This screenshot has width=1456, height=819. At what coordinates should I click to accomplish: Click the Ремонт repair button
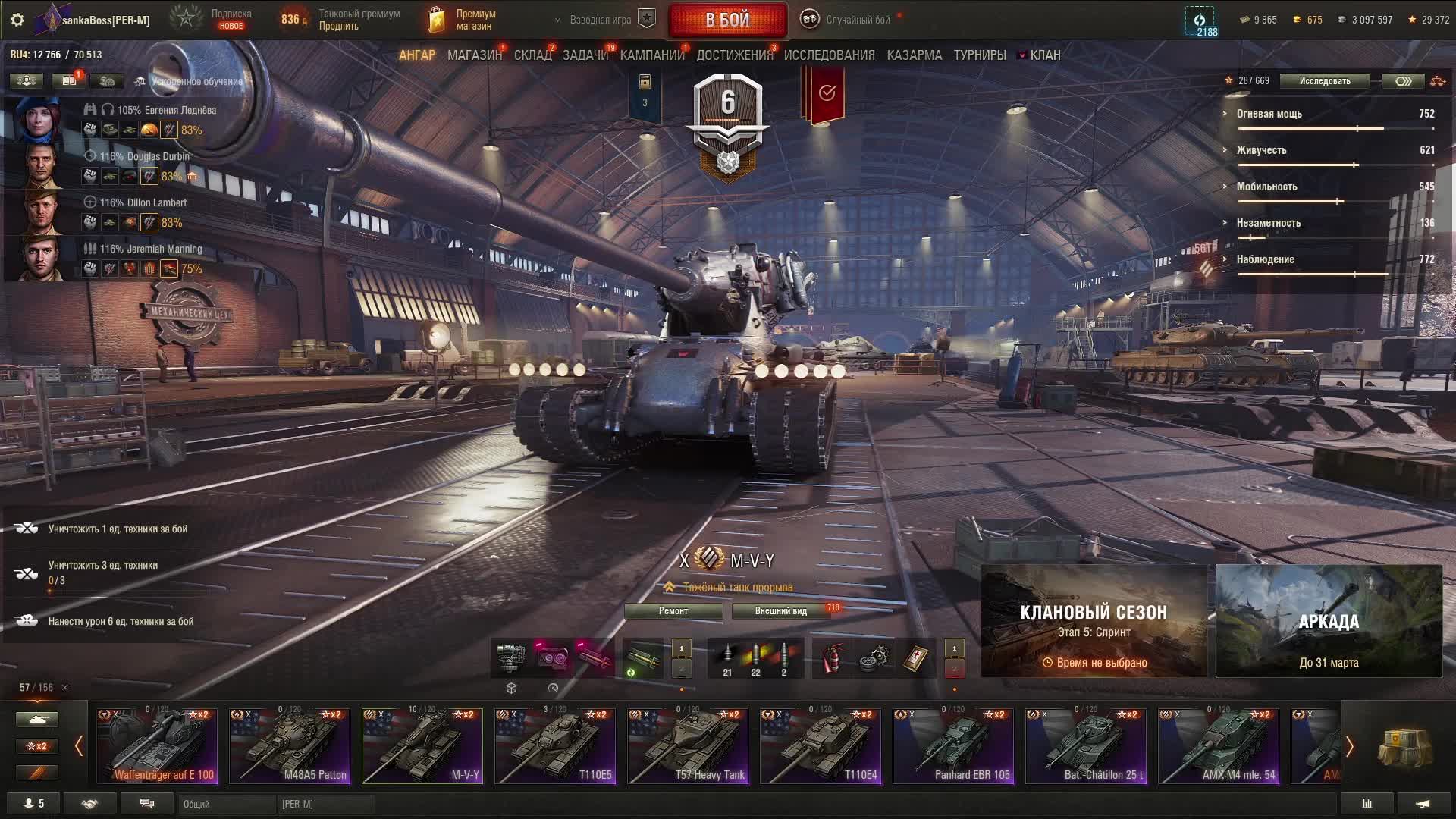click(673, 611)
